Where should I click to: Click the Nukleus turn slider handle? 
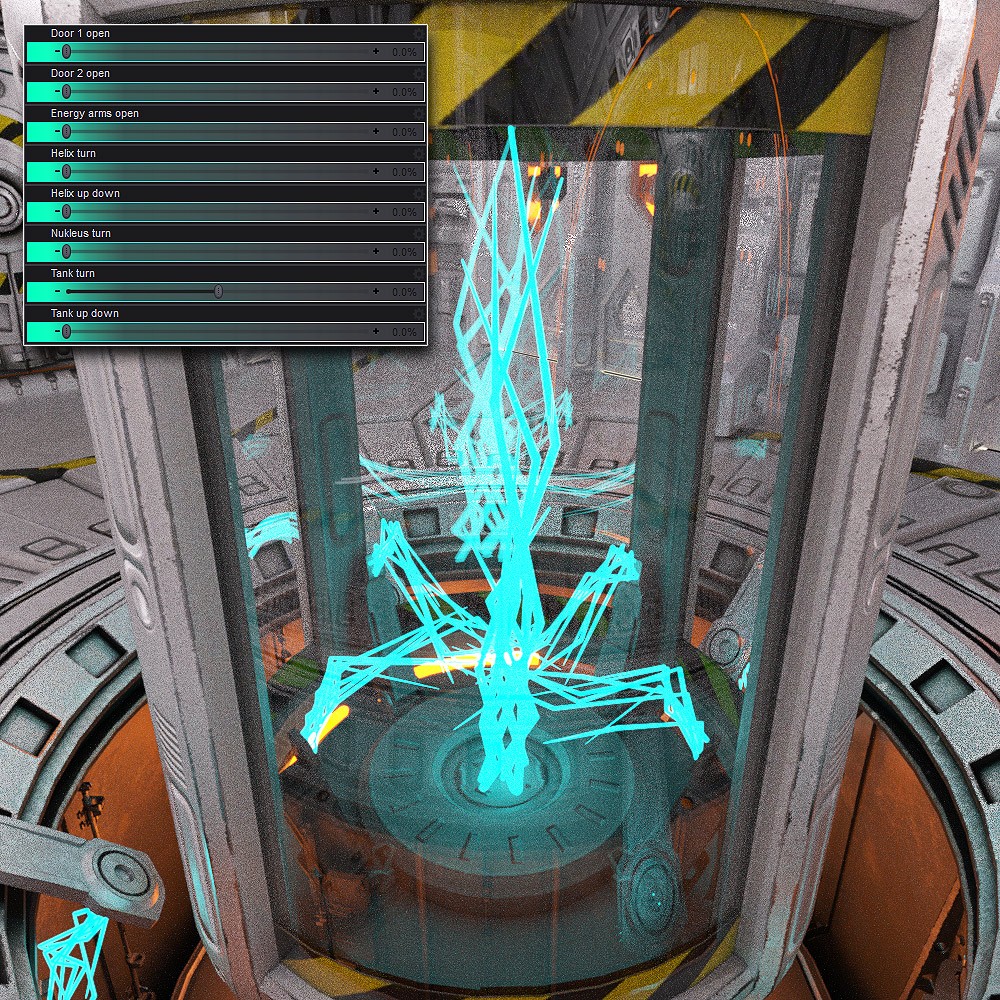coord(66,251)
